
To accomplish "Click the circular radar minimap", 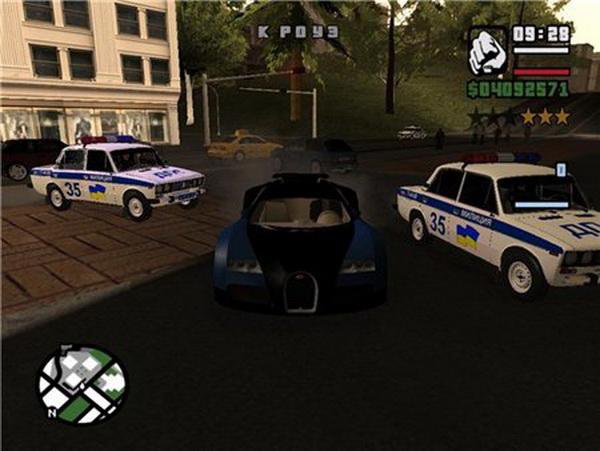I will (82, 384).
